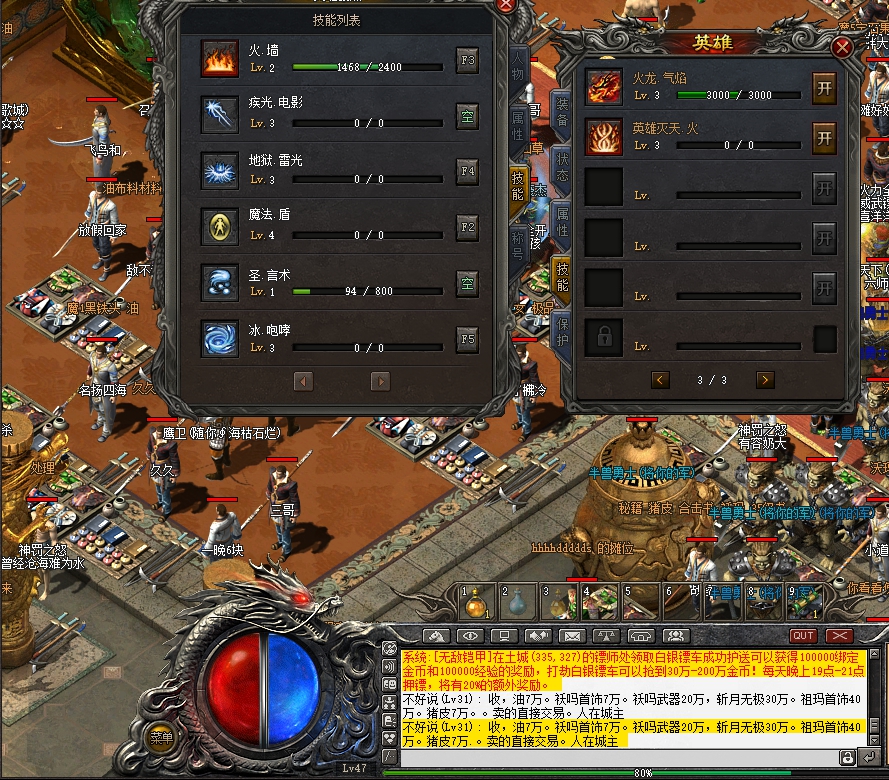This screenshot has width=889, height=780.
Task: Use the orange potion in hotbar slot 1
Action: (x=477, y=602)
